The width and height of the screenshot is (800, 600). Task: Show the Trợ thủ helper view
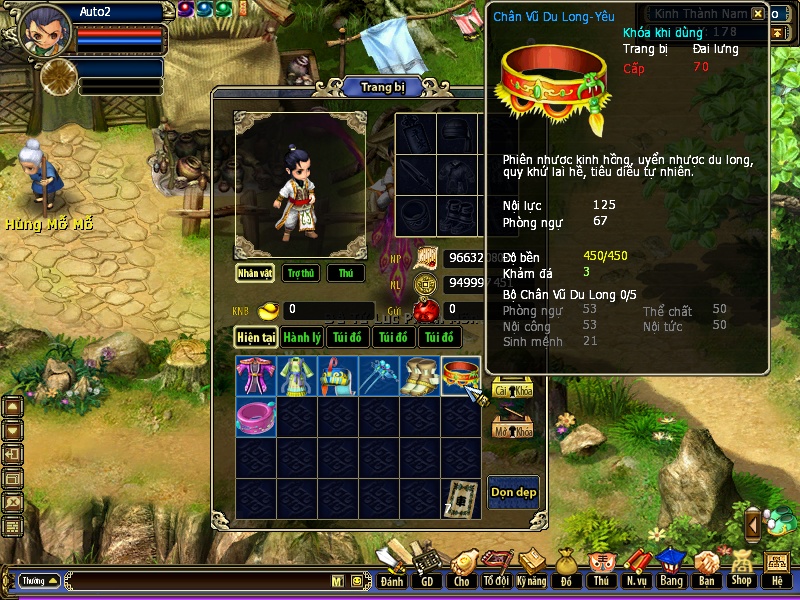[x=300, y=273]
